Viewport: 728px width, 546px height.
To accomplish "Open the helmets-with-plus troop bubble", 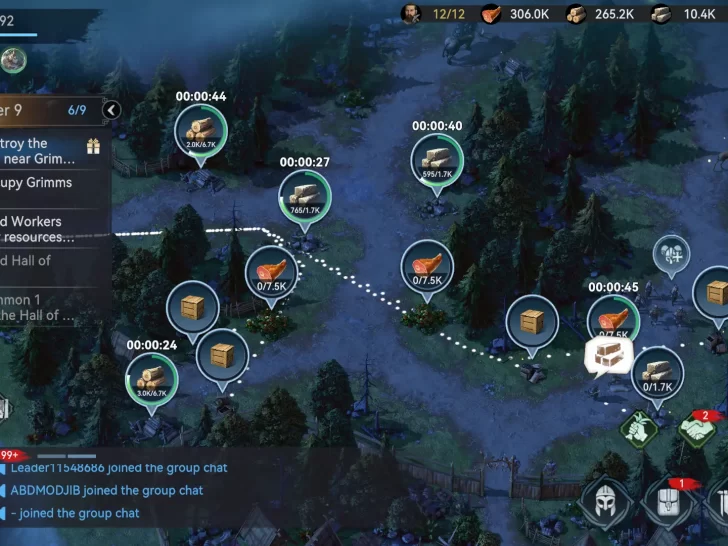I will (672, 254).
